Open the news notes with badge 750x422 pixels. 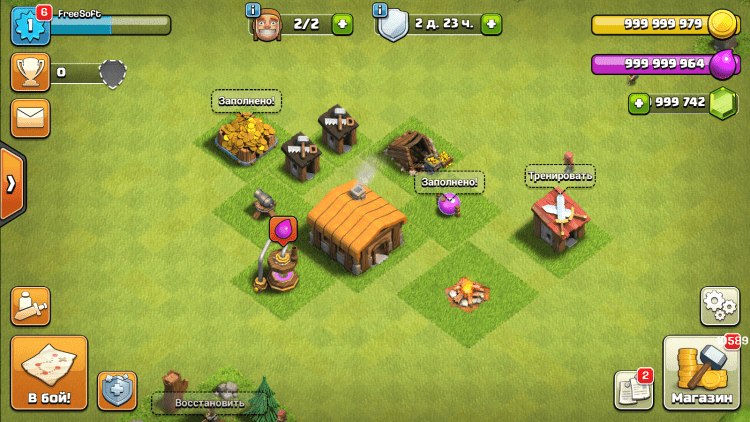(632, 389)
